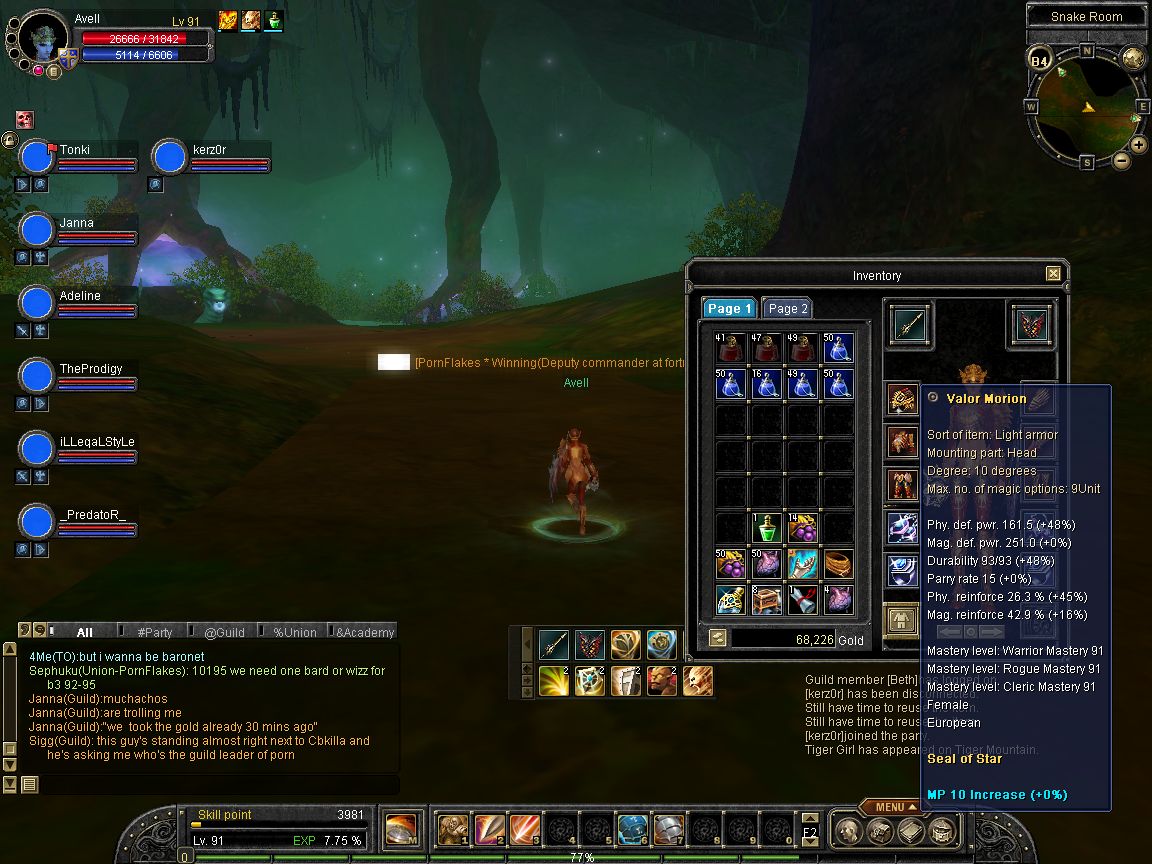
Task: Activate the skill in hotbar slot 1
Action: [453, 829]
